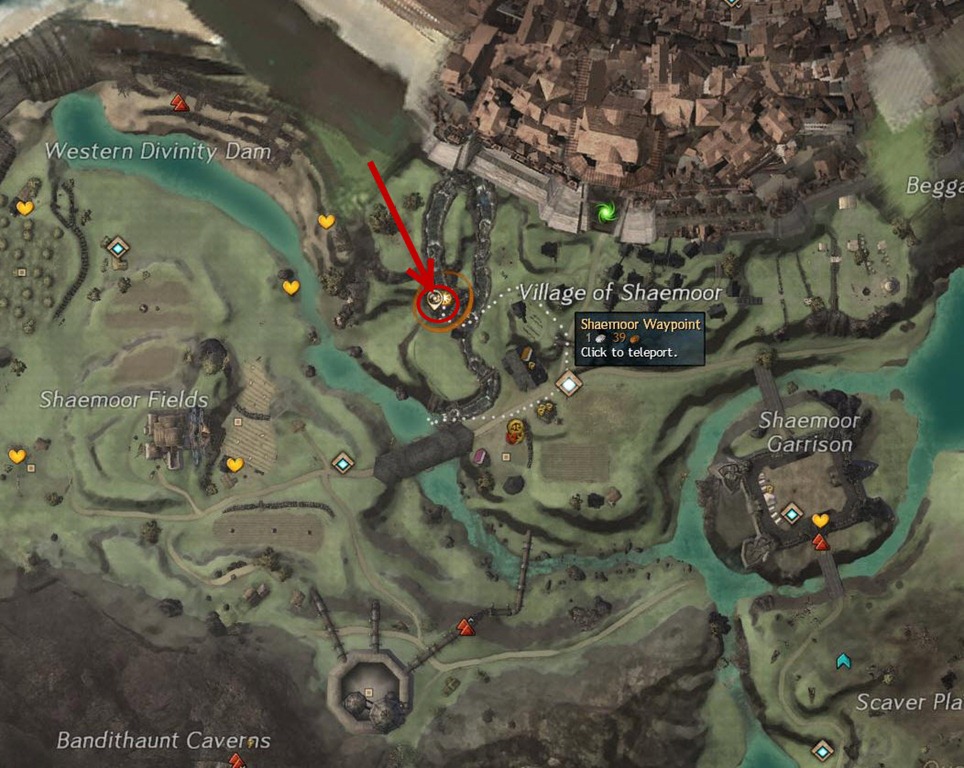Select the heart marker inside Shaemoor Garrison
Viewport: 964px width, 768px height.
tap(820, 520)
